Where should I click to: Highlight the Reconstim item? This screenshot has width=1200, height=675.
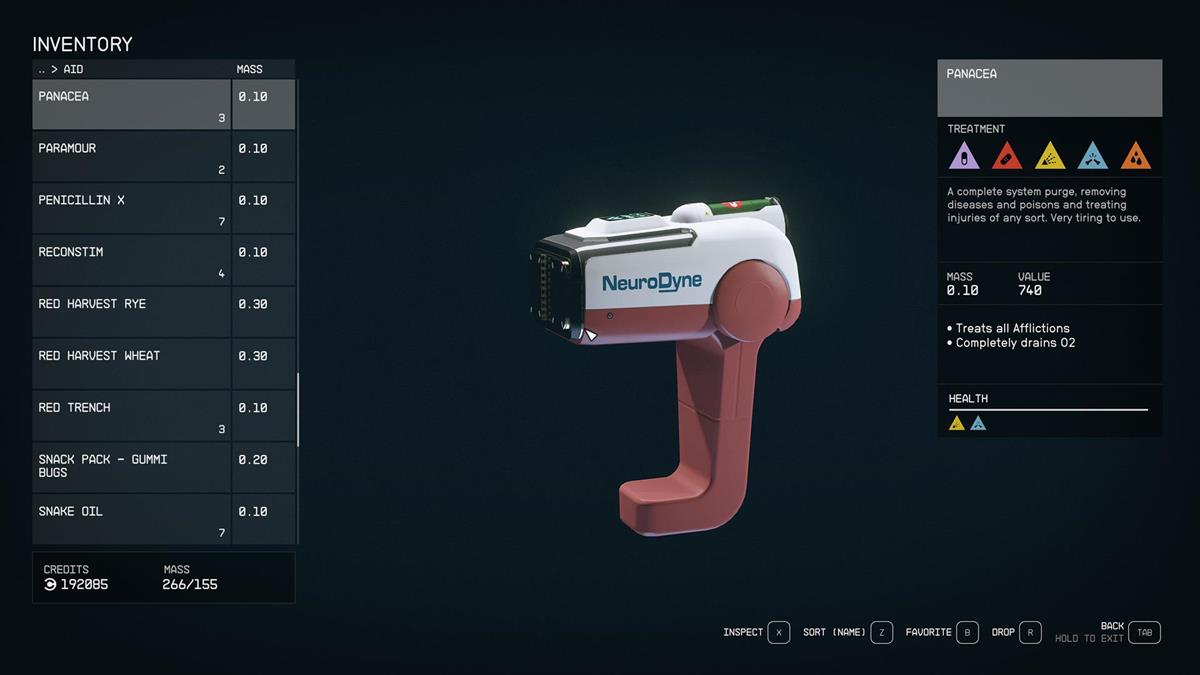coord(131,261)
